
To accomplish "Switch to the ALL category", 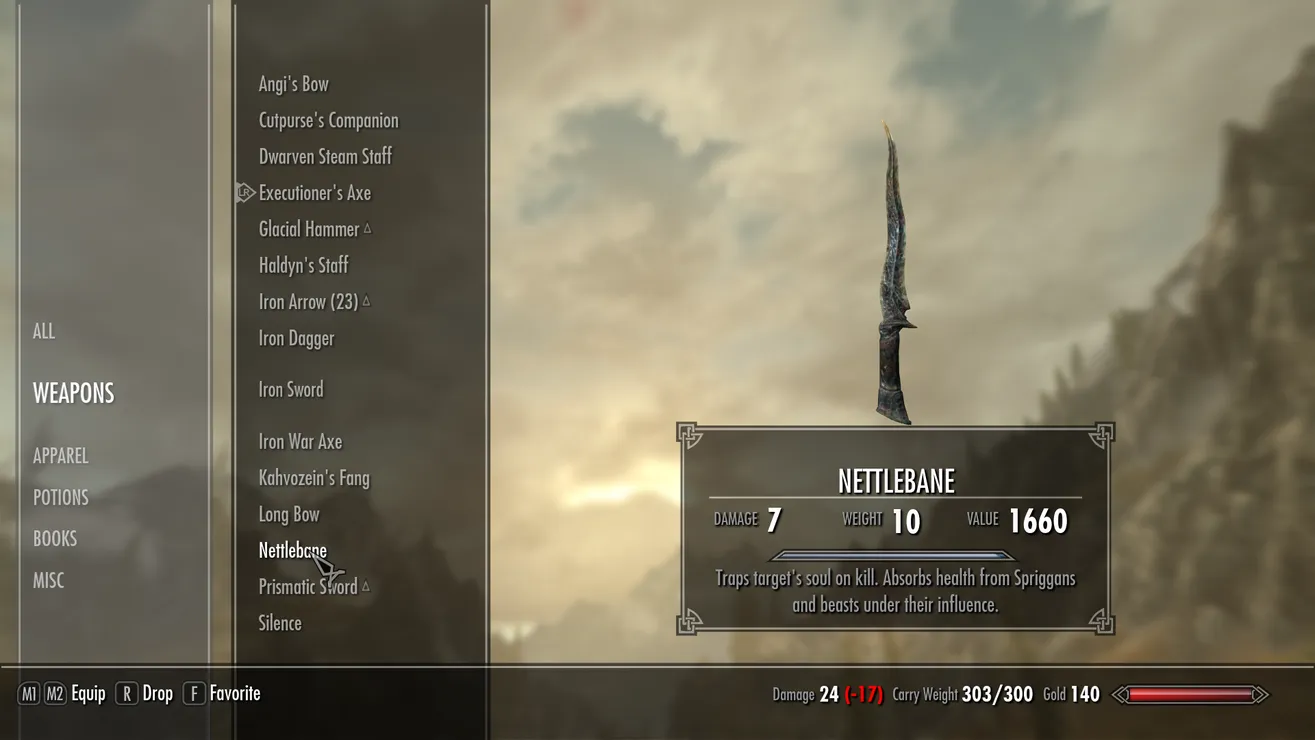I will (x=44, y=331).
